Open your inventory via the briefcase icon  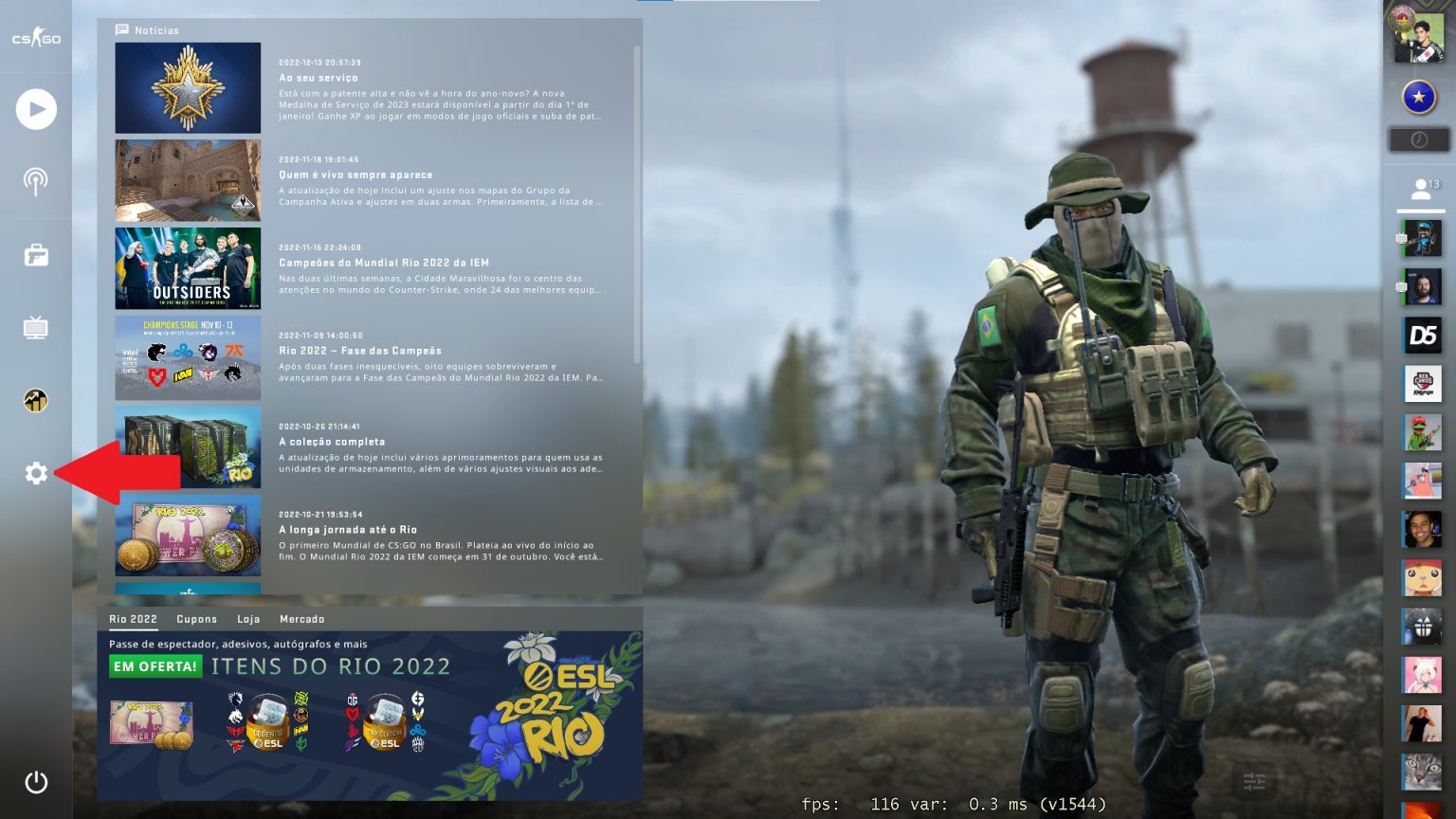pyautogui.click(x=36, y=254)
